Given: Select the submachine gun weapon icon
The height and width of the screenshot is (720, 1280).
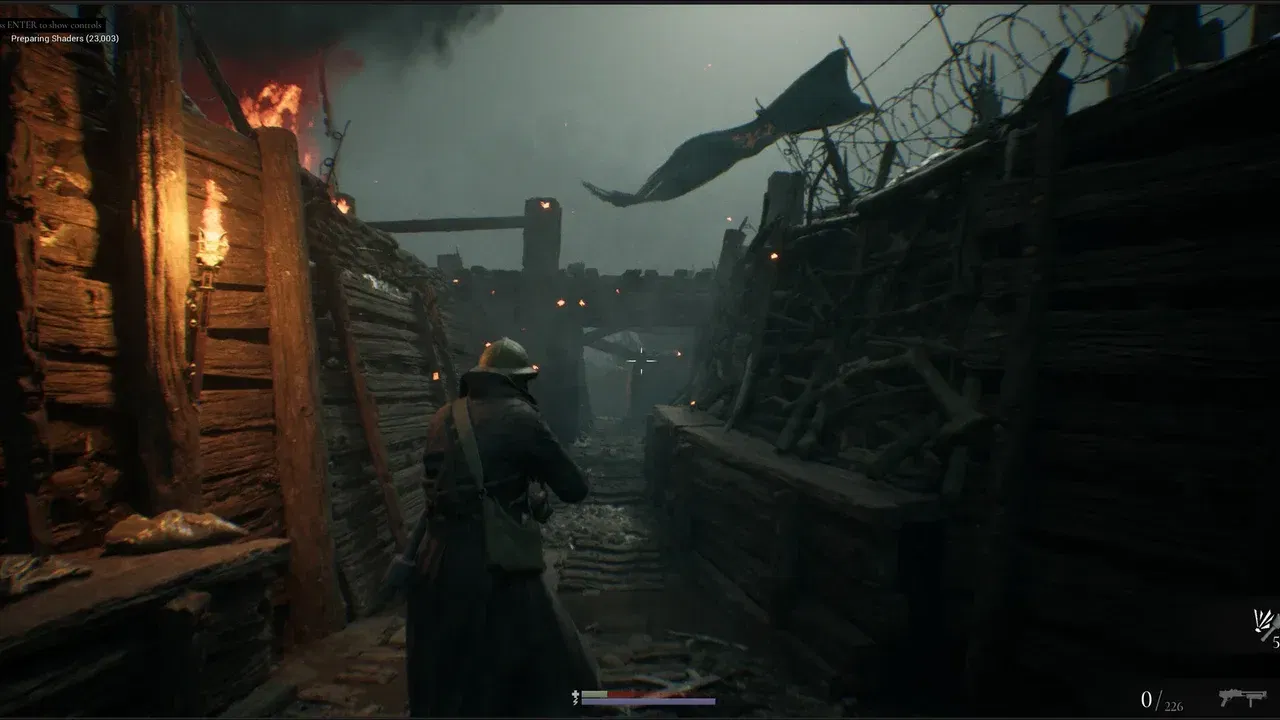Looking at the screenshot, I should (x=1242, y=694).
